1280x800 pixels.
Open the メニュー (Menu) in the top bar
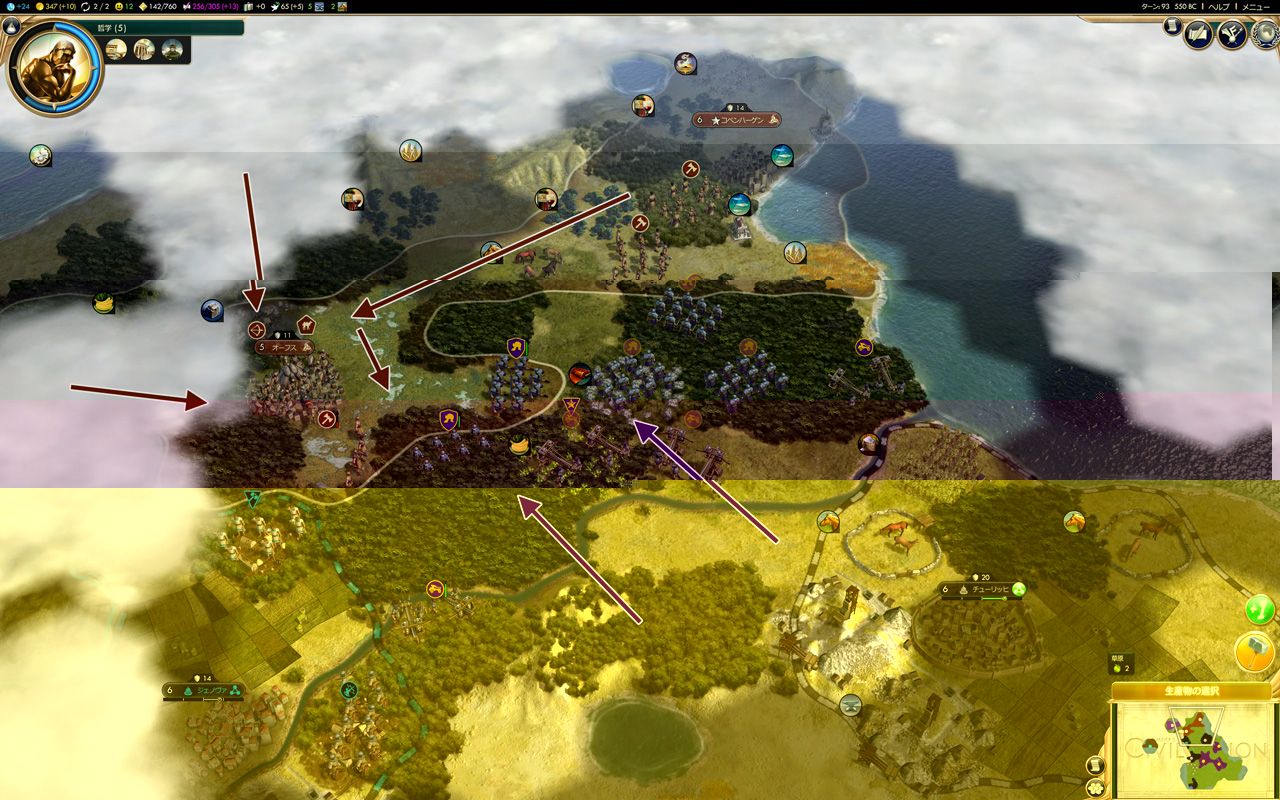tap(1256, 6)
